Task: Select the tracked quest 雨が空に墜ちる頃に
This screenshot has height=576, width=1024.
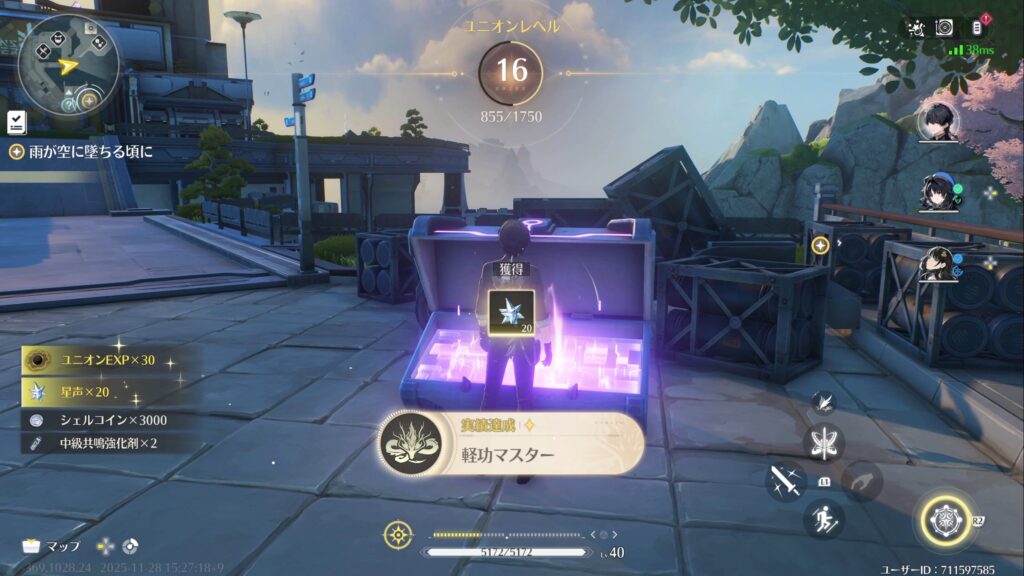Action: tap(80, 152)
